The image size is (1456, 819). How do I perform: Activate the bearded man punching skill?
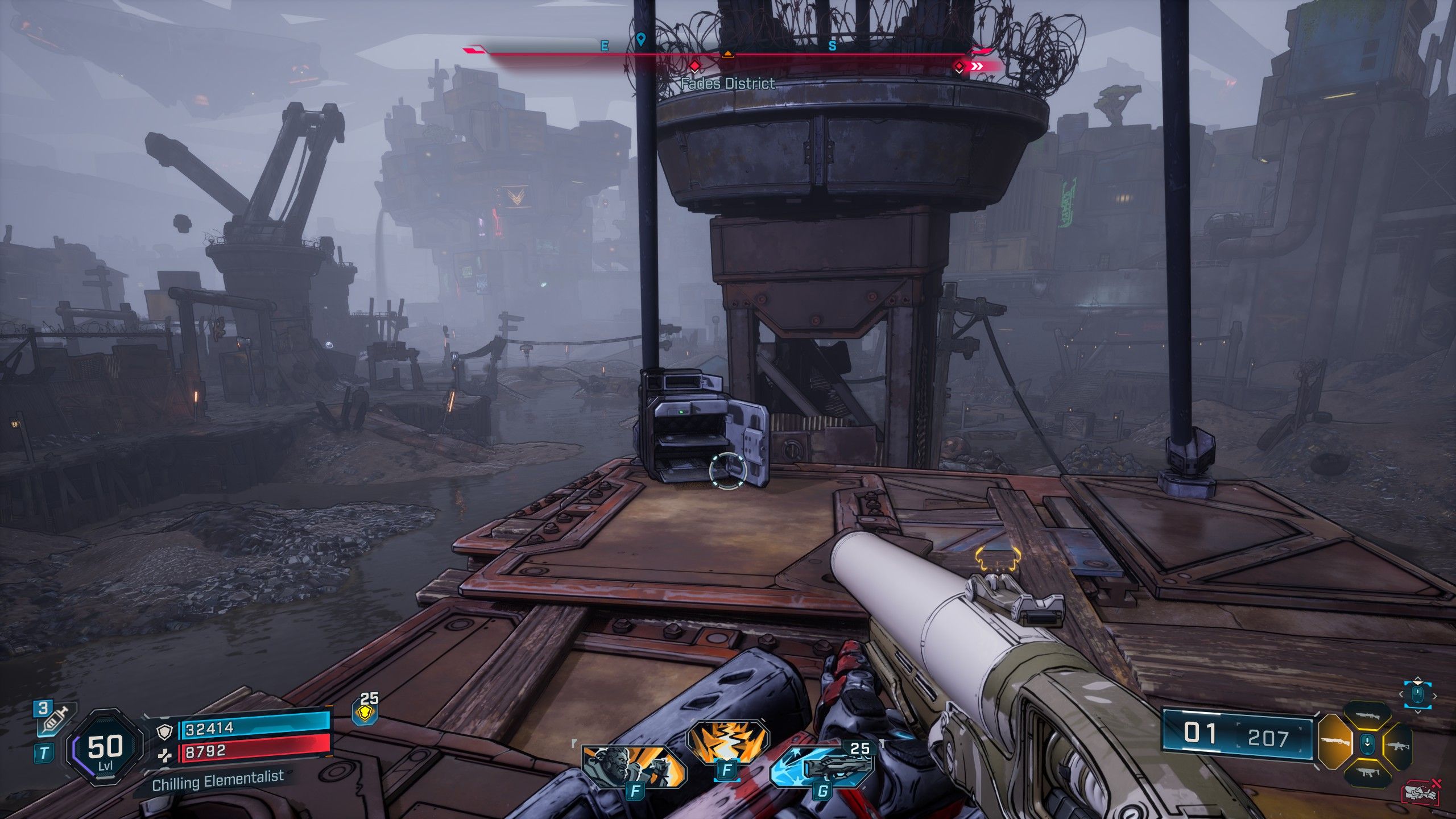point(632,764)
